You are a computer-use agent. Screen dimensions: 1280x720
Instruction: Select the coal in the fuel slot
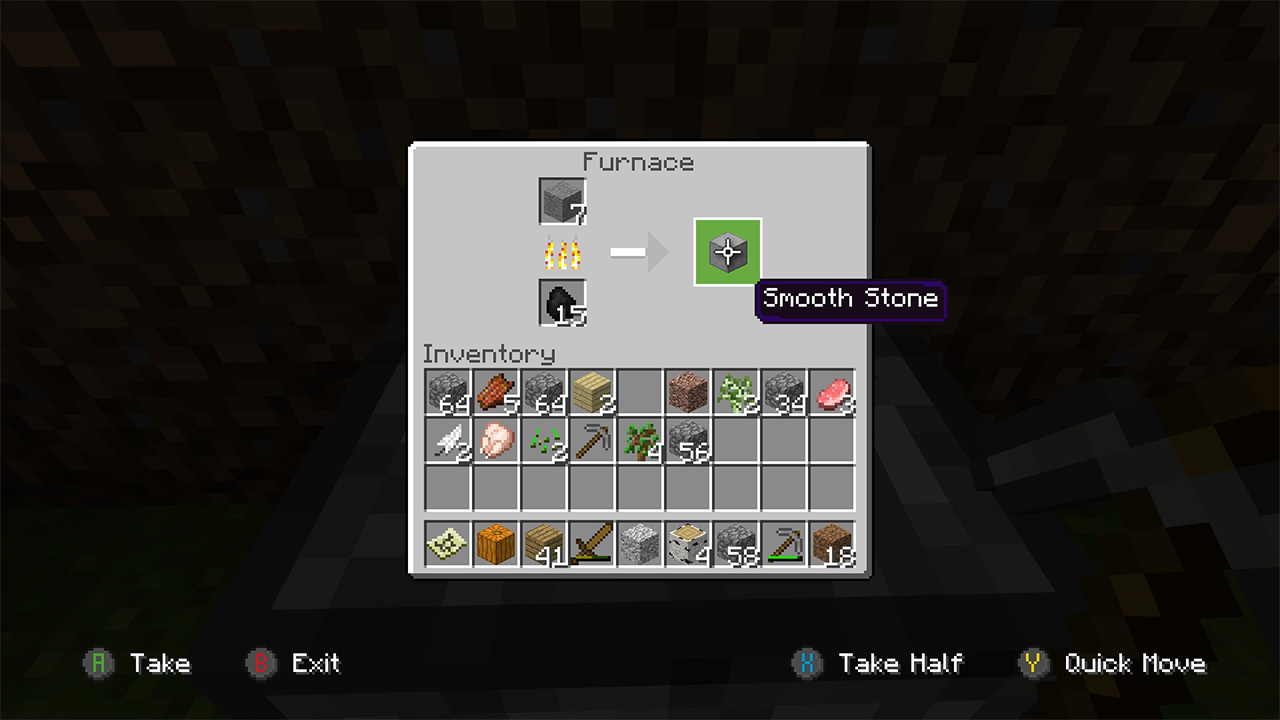(x=561, y=303)
